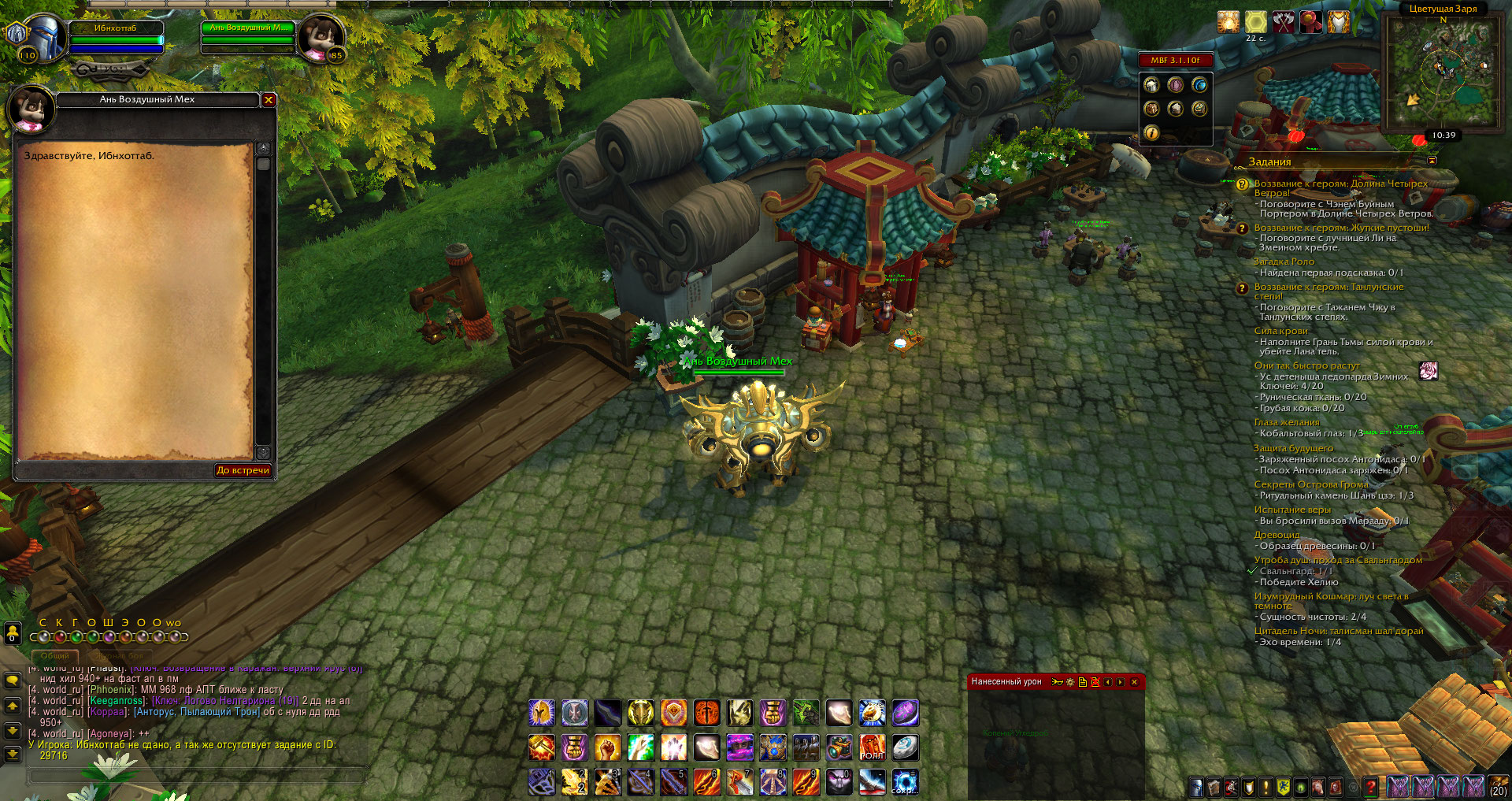Use the camera item on action bar
Screen dimensions: 1512x801
tap(839, 747)
